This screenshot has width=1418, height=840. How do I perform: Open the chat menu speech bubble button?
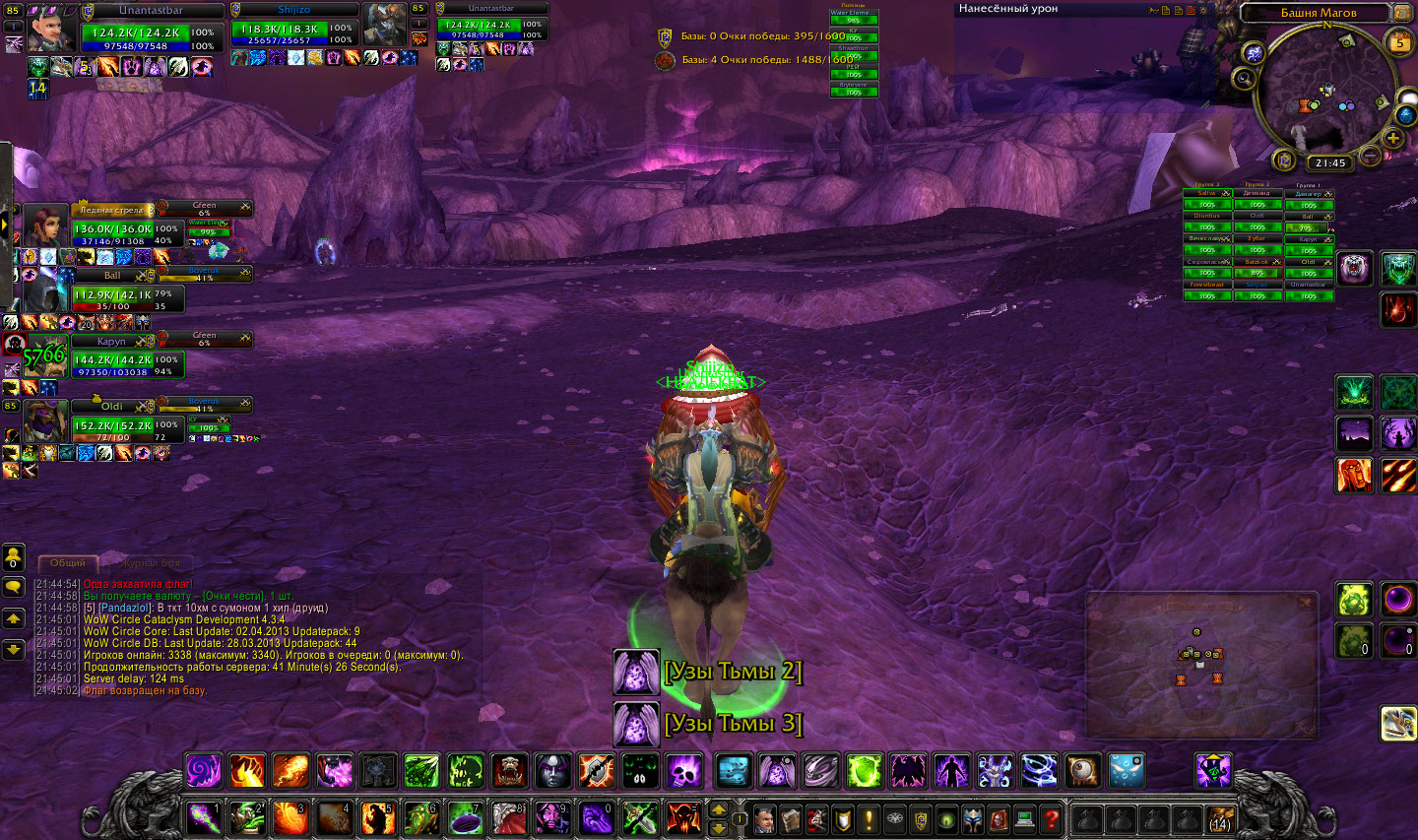[x=14, y=587]
